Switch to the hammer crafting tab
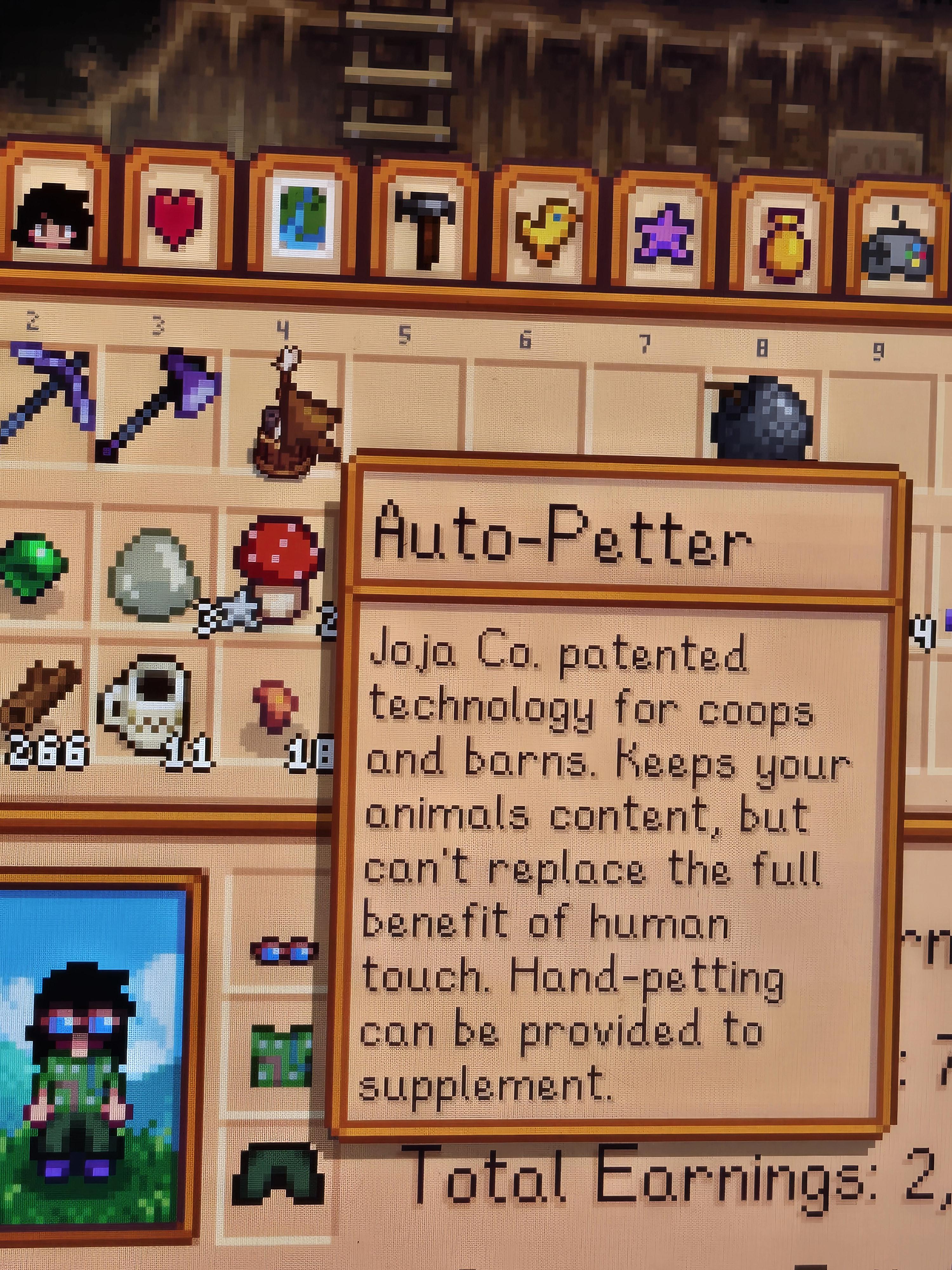Image resolution: width=952 pixels, height=1270 pixels. click(x=426, y=227)
